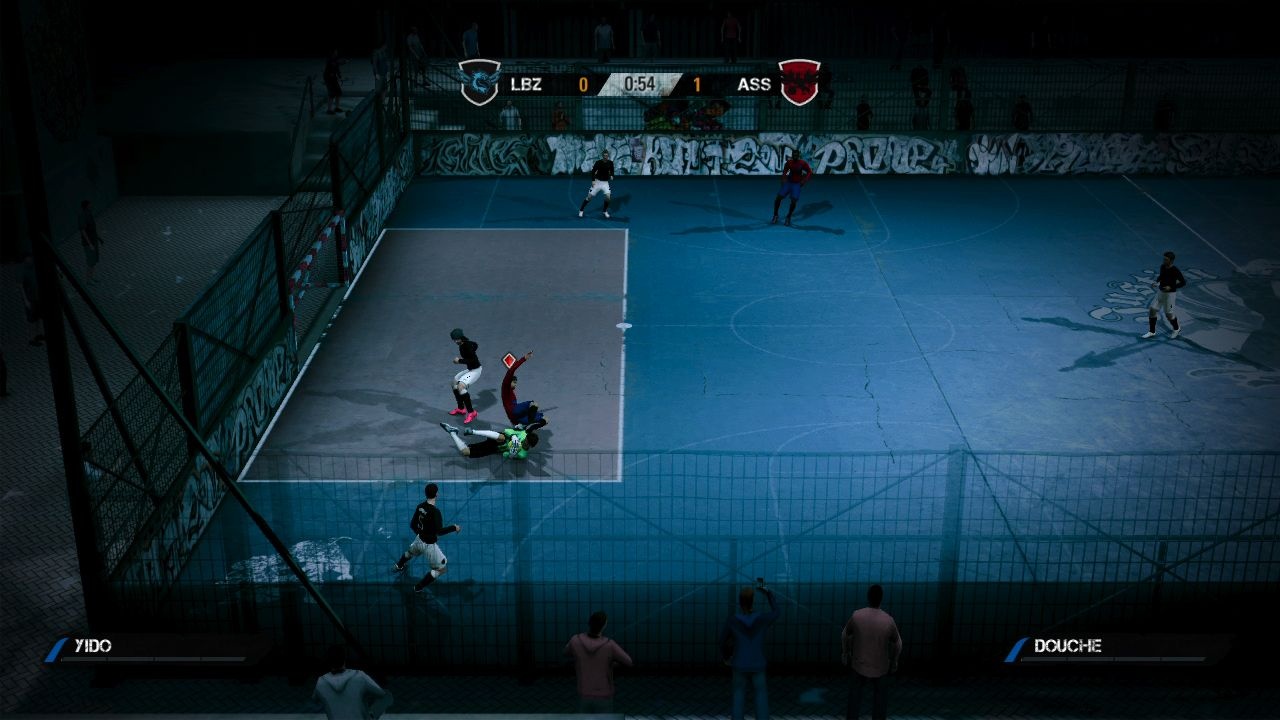1280x720 pixels.
Task: Select the blue slash icon beside DOUCHE
Action: 1017,646
